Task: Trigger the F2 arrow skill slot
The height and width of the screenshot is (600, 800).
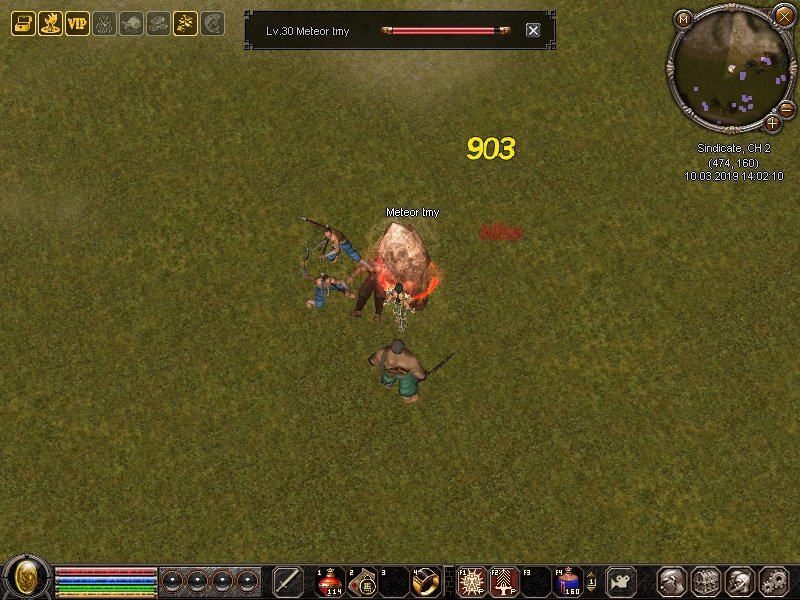Action: pyautogui.click(x=505, y=581)
